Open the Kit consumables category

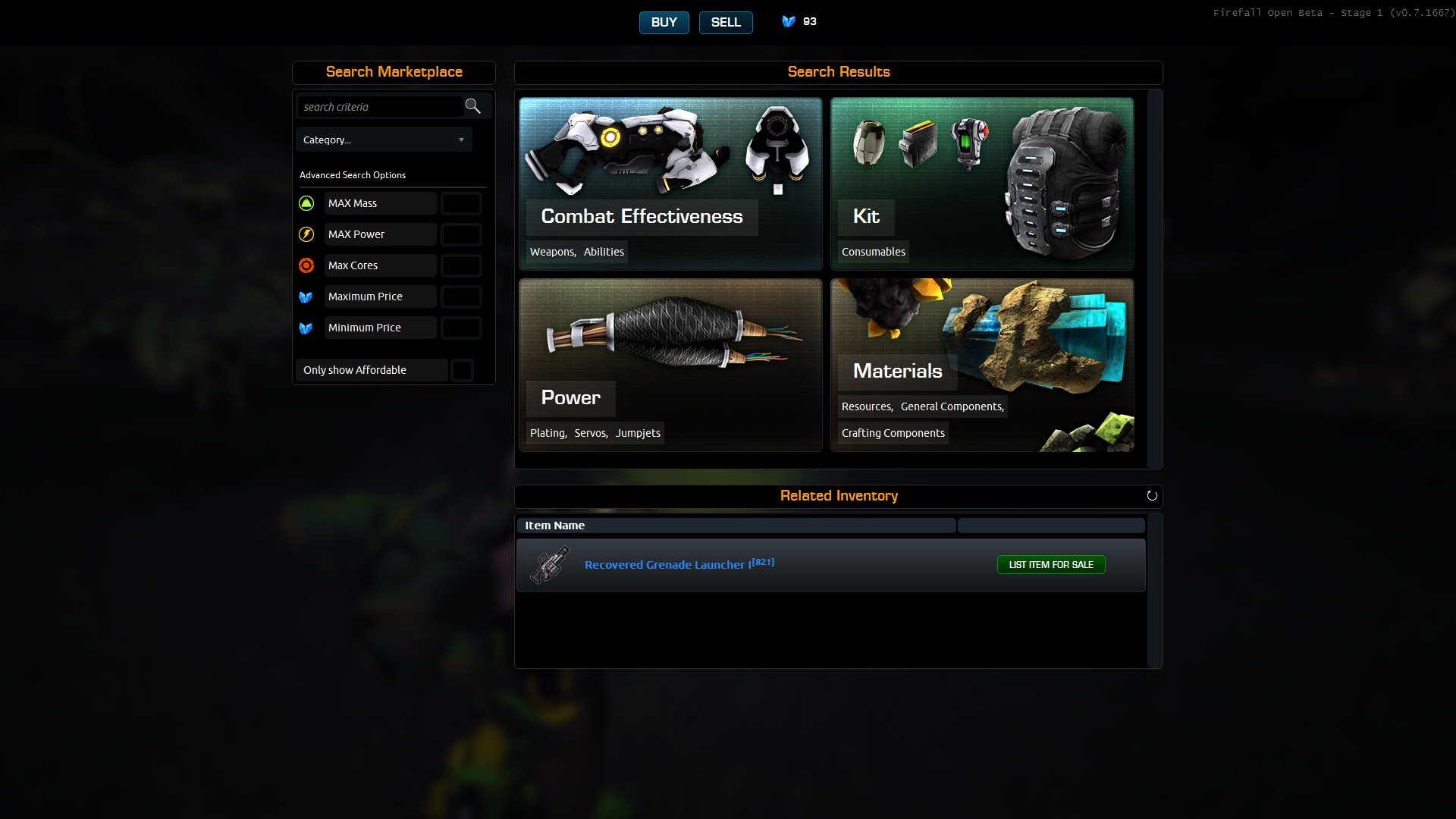click(982, 184)
